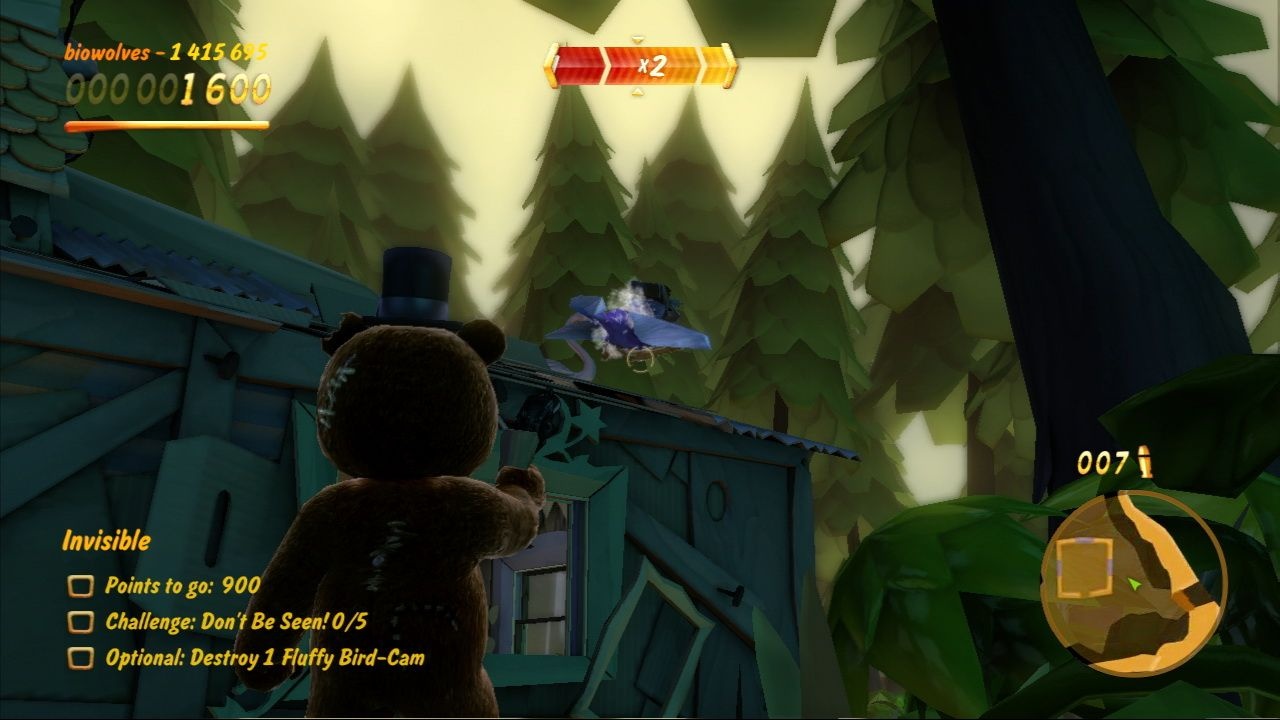1280x720 pixels.
Task: Click the up arrow above the multiplier bar
Action: coord(638,40)
